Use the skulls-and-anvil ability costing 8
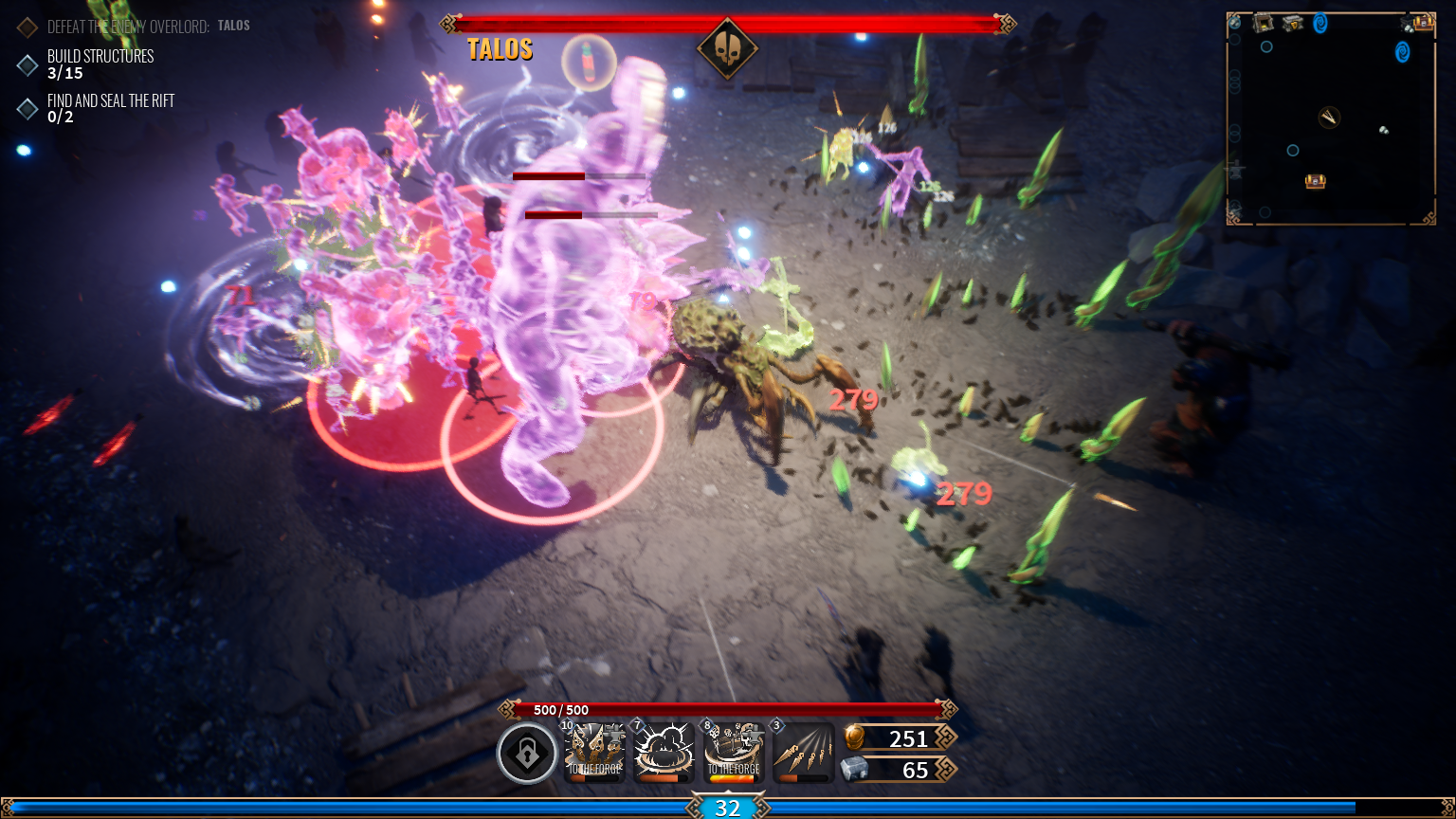This screenshot has height=819, width=1456. point(734,754)
